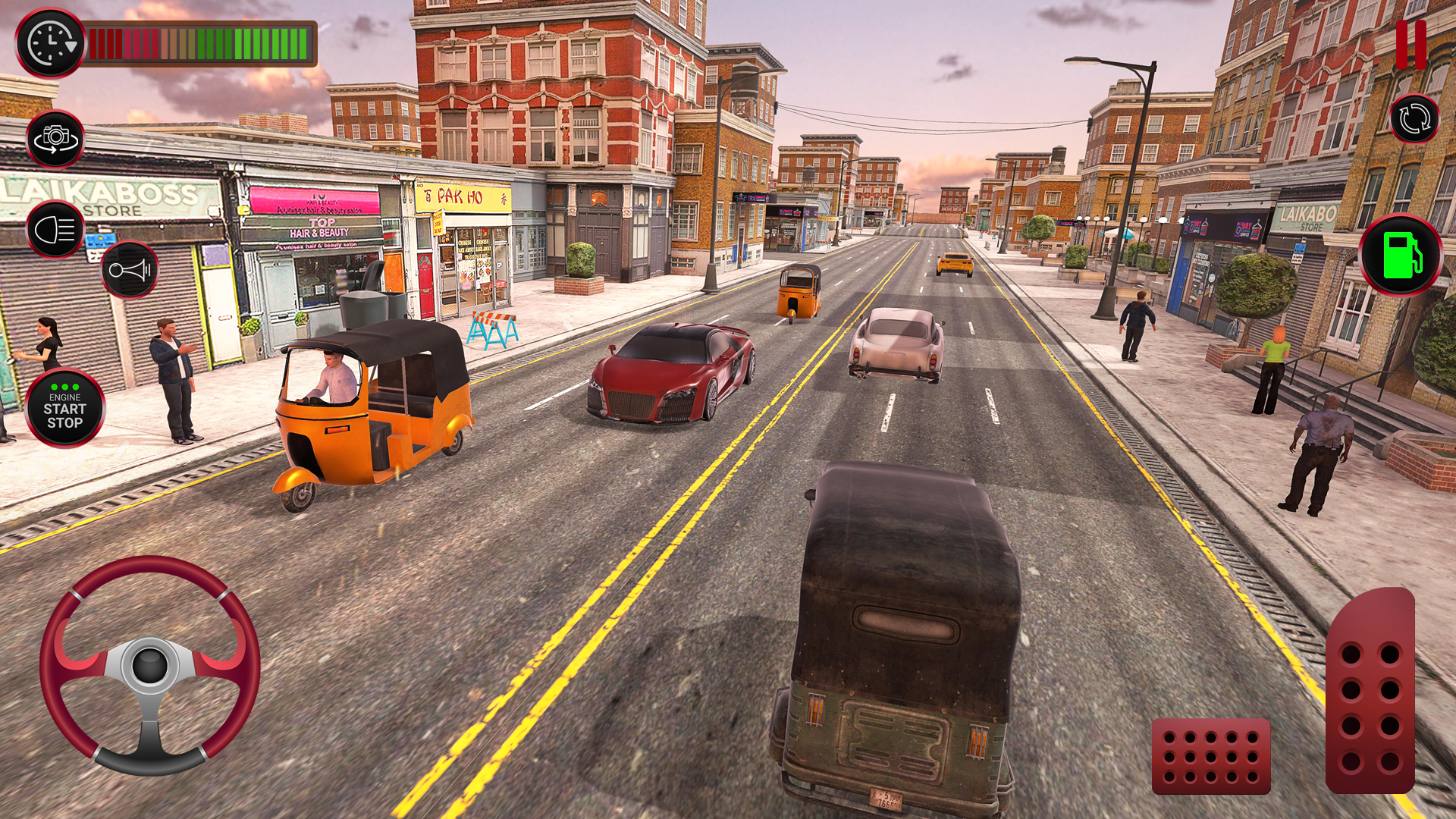Toggle the headlights button
This screenshot has width=1456, height=819.
click(56, 229)
